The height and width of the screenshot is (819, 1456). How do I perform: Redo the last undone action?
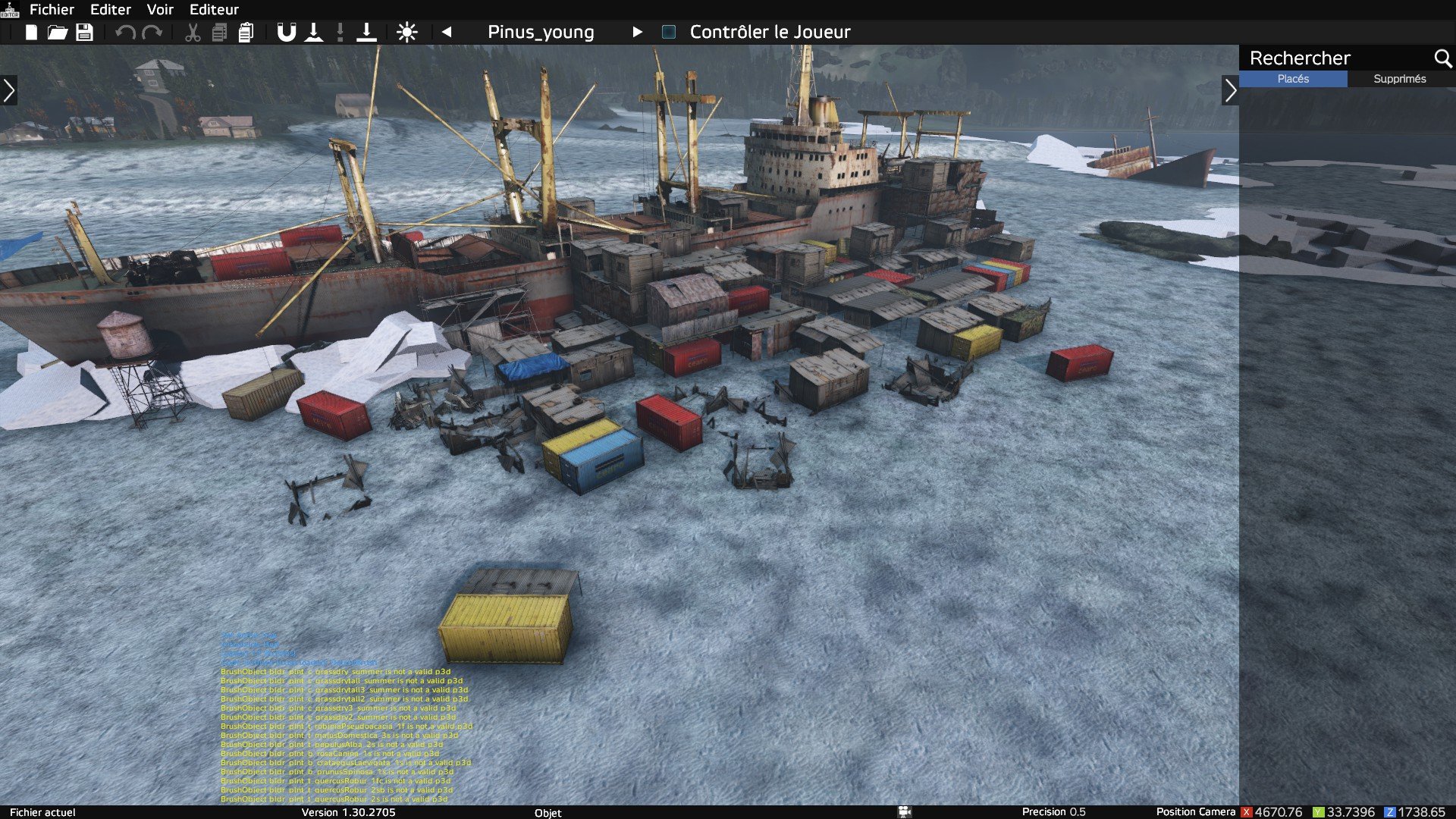click(x=152, y=33)
